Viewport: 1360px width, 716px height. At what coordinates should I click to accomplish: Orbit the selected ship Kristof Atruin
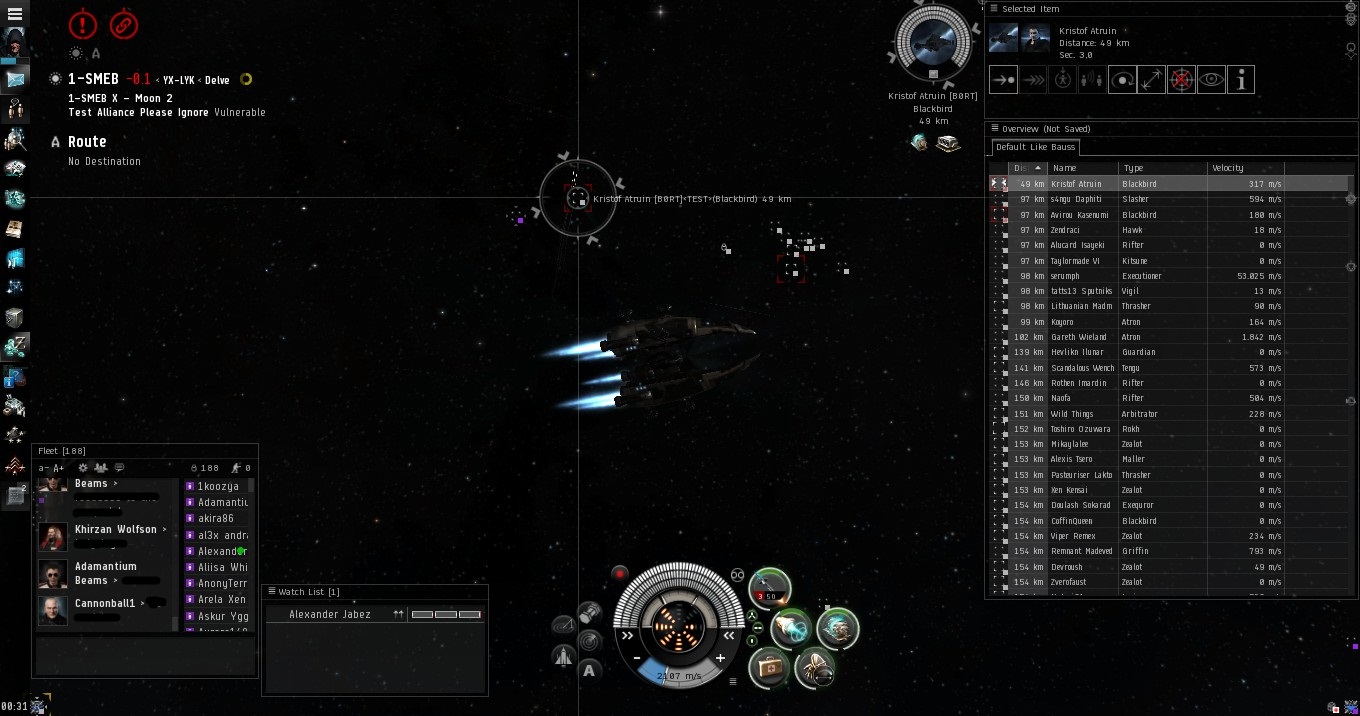1122,80
